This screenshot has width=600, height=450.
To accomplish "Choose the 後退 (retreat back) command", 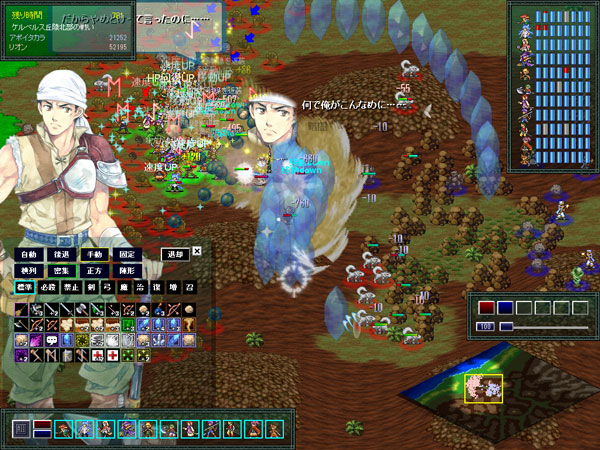I will 62,255.
